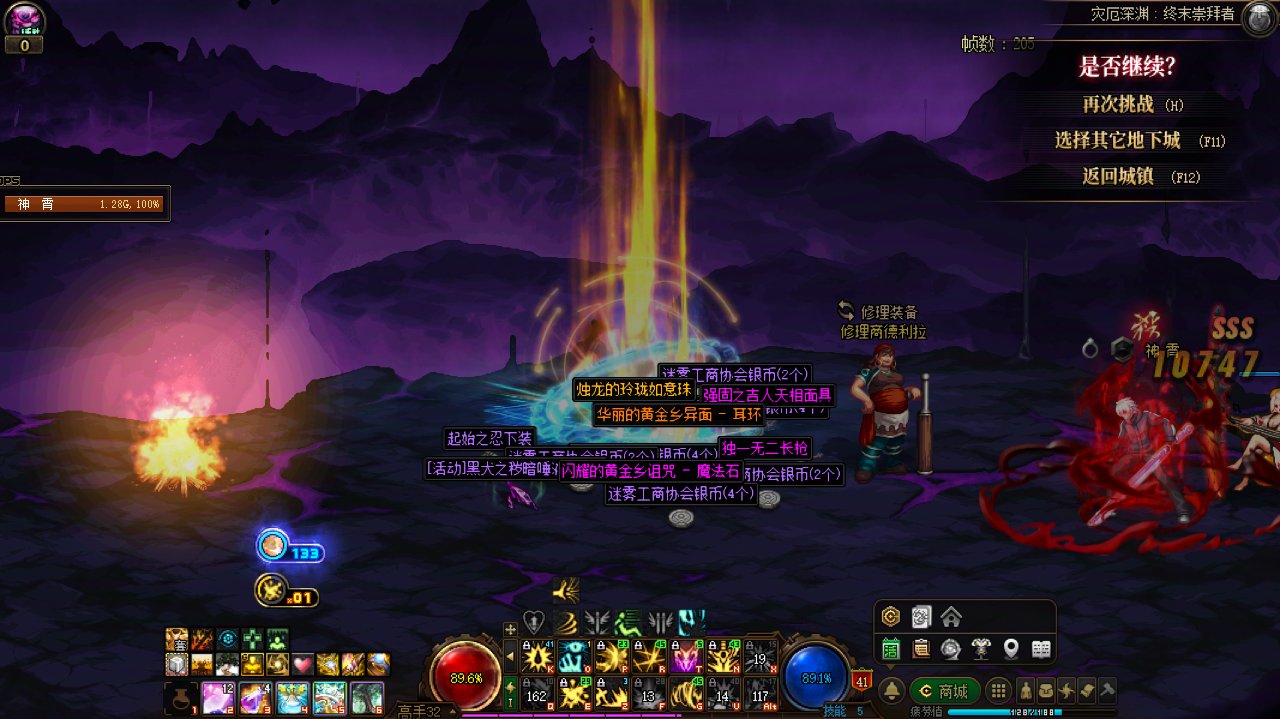Choose 再次挑战 to retry the dungeon
This screenshot has width=1280, height=719.
[x=1118, y=104]
